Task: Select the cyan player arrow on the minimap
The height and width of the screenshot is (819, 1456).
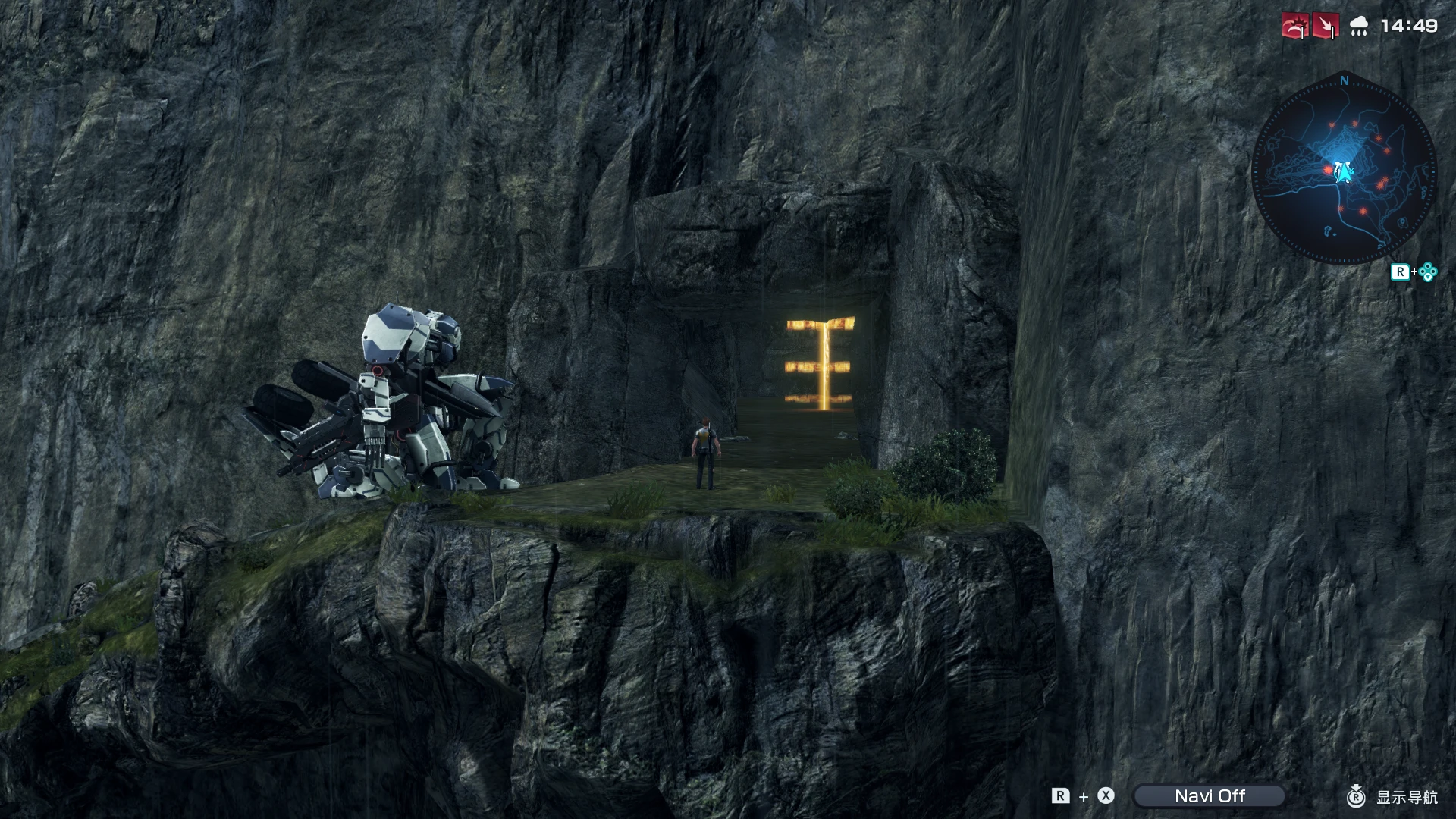Action: [x=1345, y=173]
